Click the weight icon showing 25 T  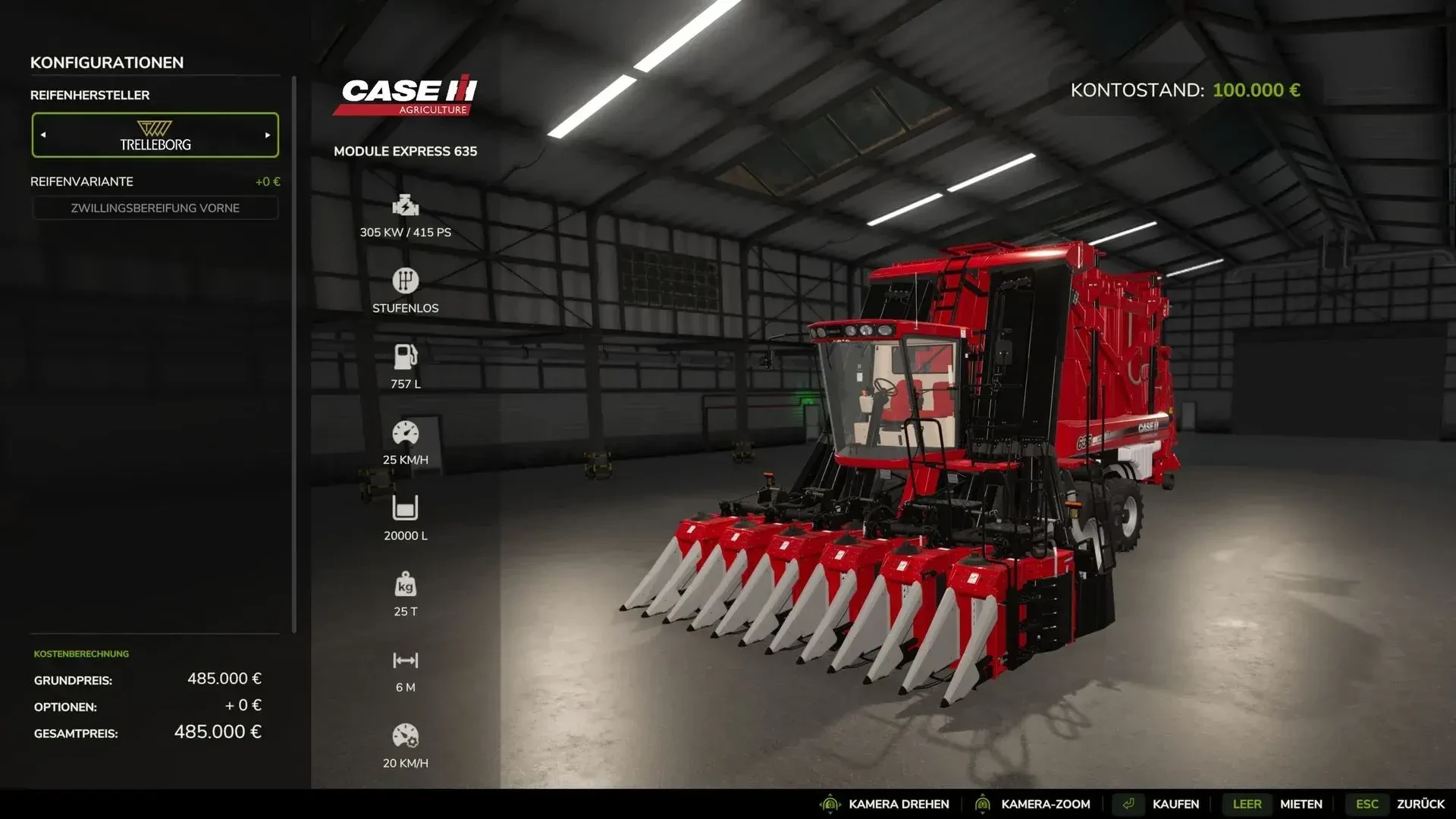[406, 585]
